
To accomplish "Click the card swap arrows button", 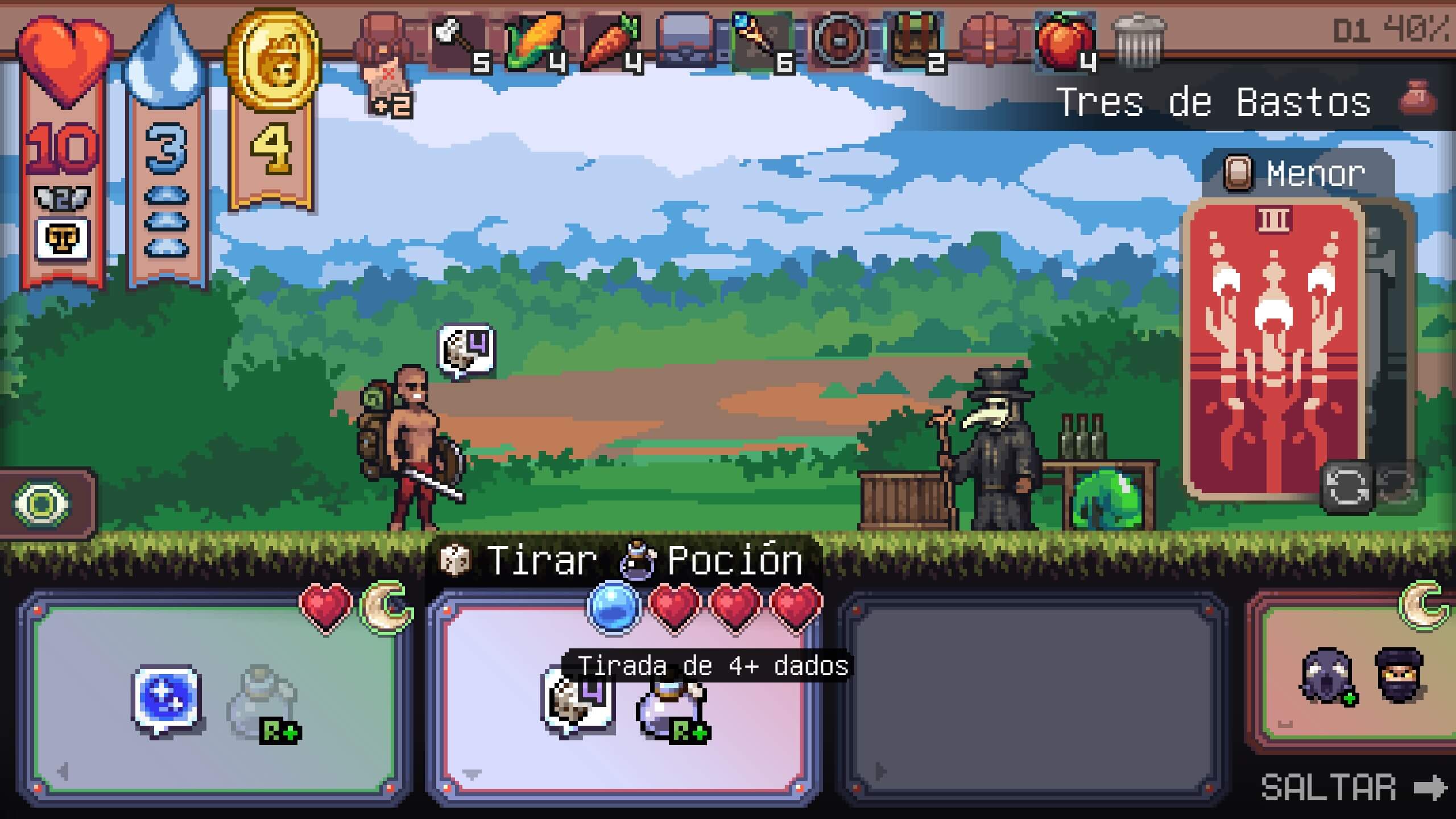I will click(x=1347, y=487).
